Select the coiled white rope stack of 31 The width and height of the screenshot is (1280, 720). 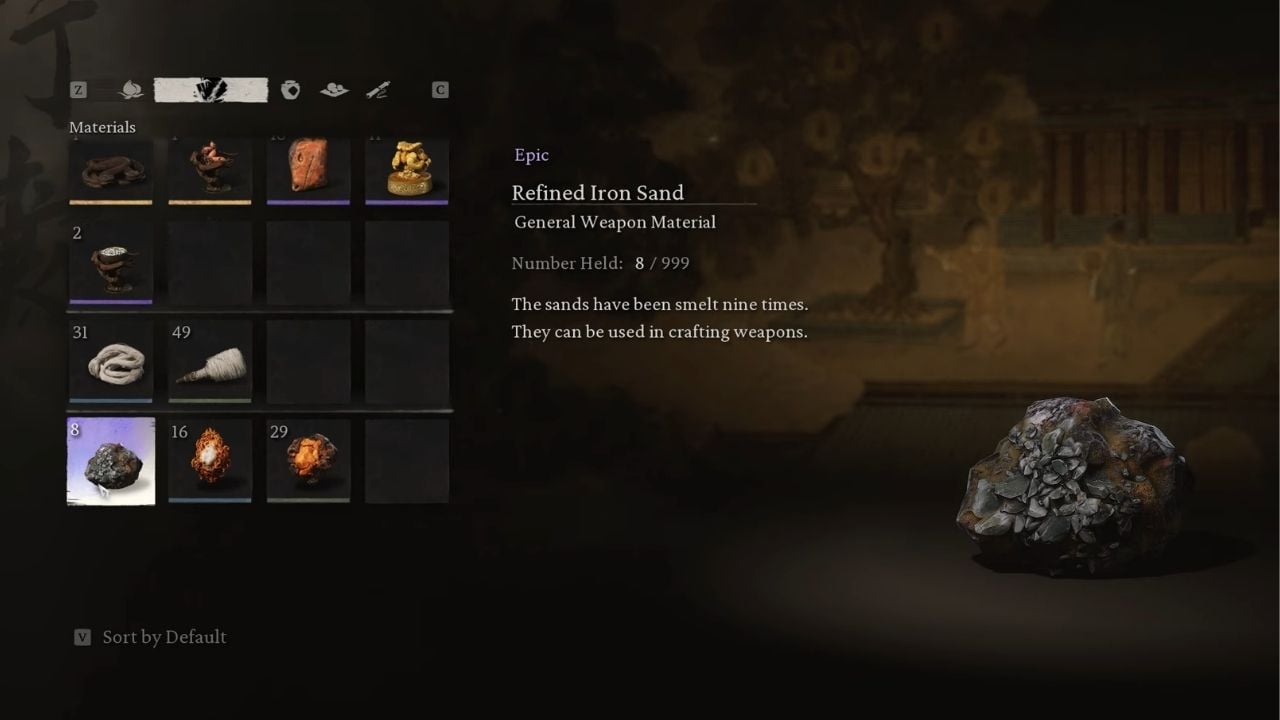tap(111, 360)
